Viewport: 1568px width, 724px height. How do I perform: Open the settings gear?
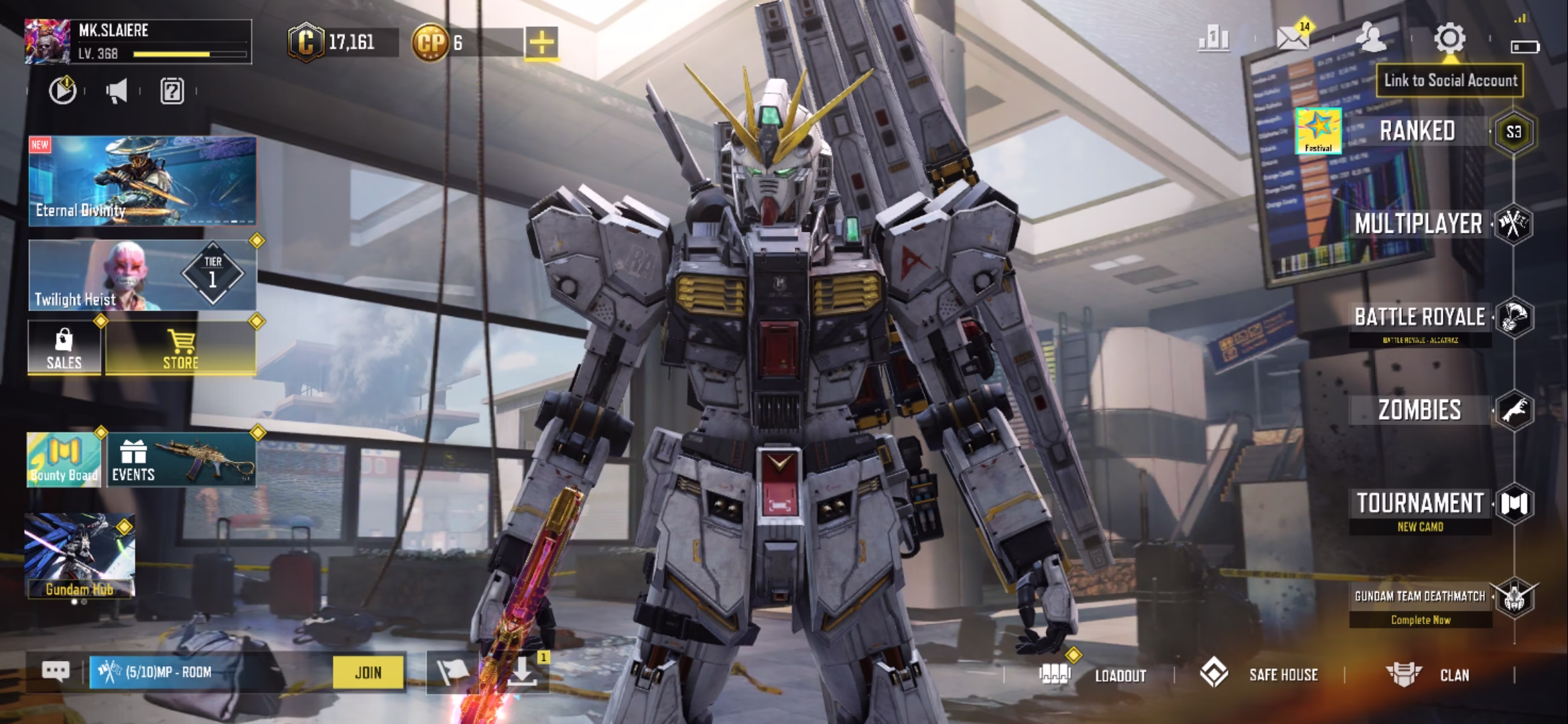[1449, 38]
